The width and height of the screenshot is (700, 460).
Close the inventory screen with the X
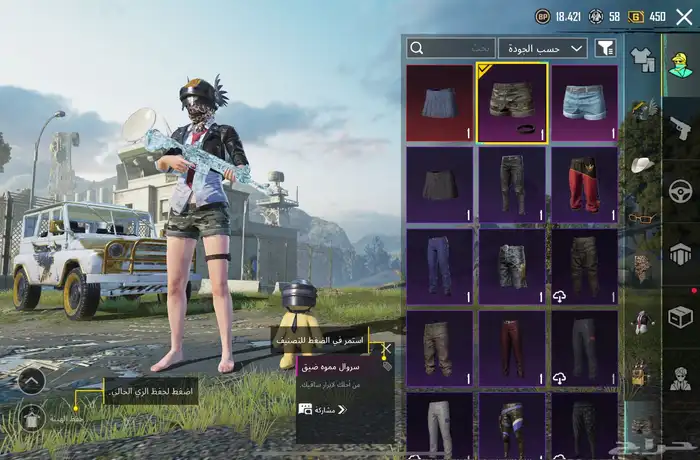pos(684,16)
